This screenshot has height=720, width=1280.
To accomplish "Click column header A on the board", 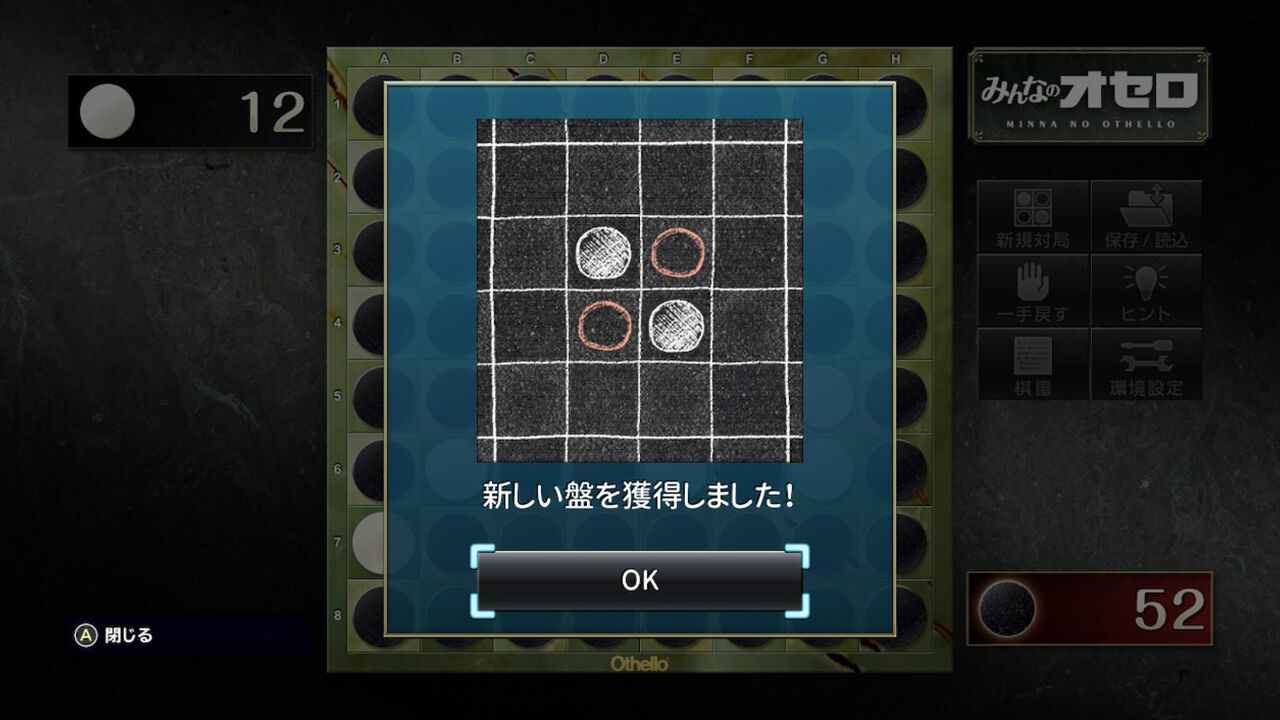I will [383, 58].
